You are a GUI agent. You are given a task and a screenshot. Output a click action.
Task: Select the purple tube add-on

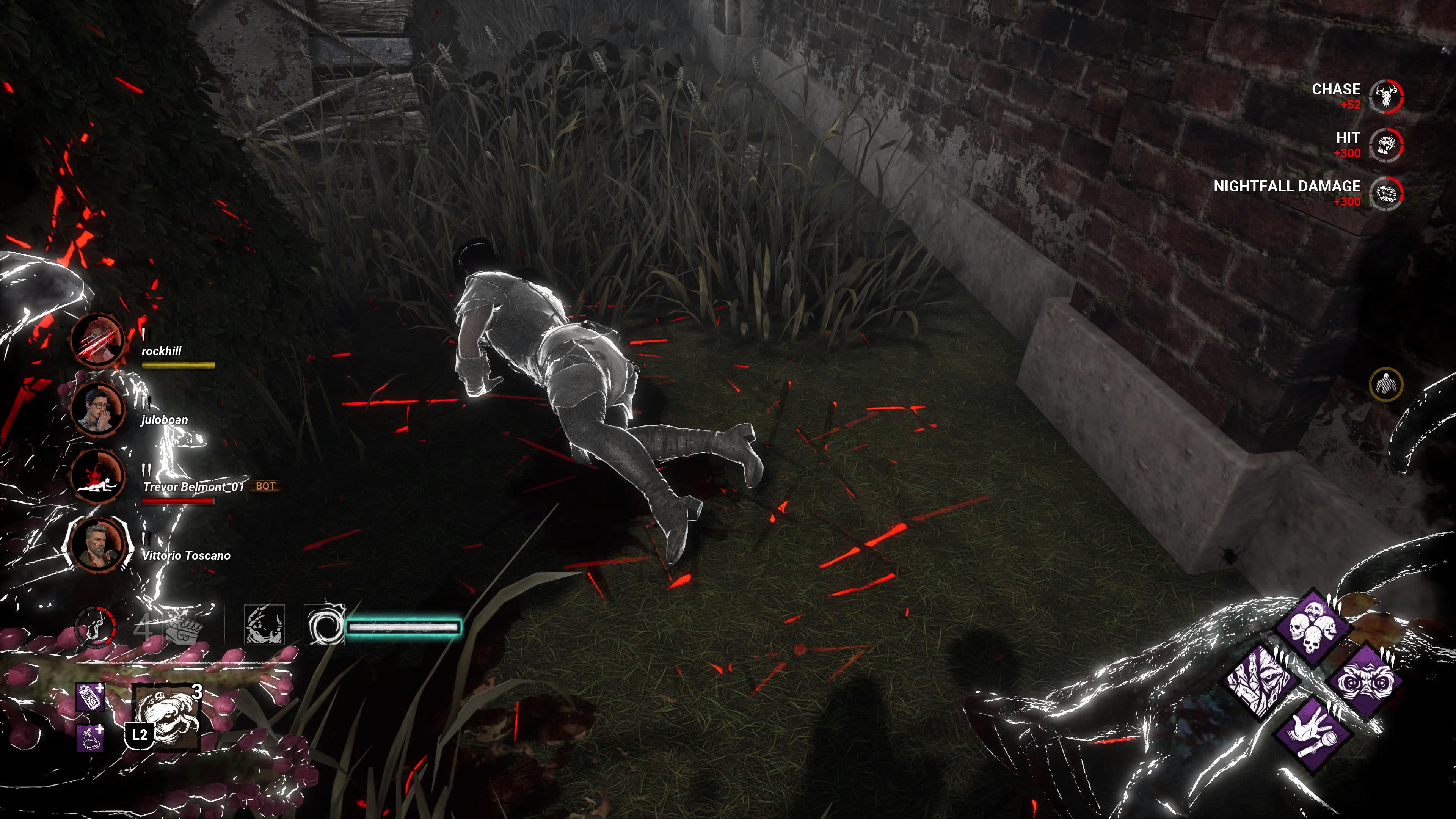pyautogui.click(x=91, y=737)
